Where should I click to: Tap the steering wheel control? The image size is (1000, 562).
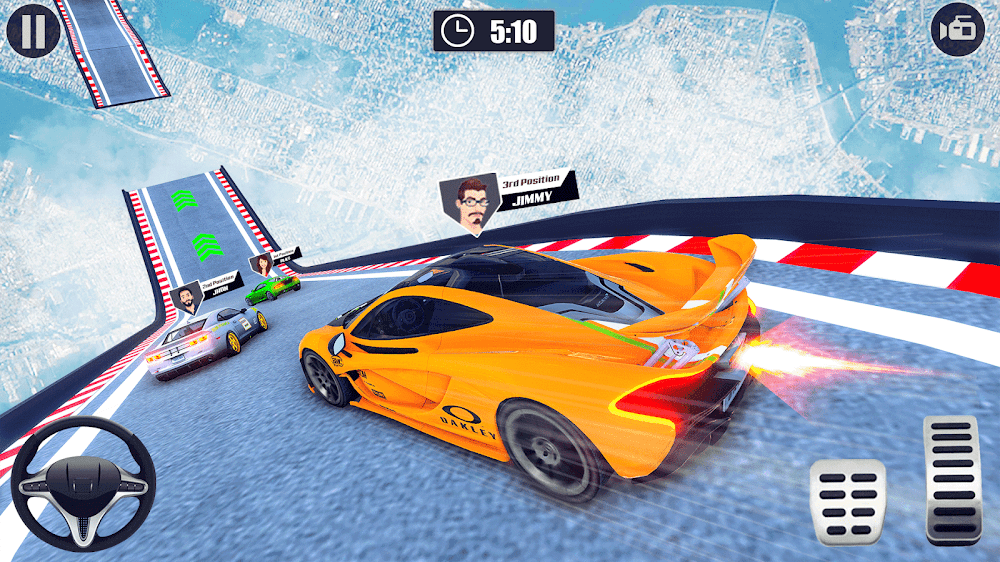[x=83, y=482]
